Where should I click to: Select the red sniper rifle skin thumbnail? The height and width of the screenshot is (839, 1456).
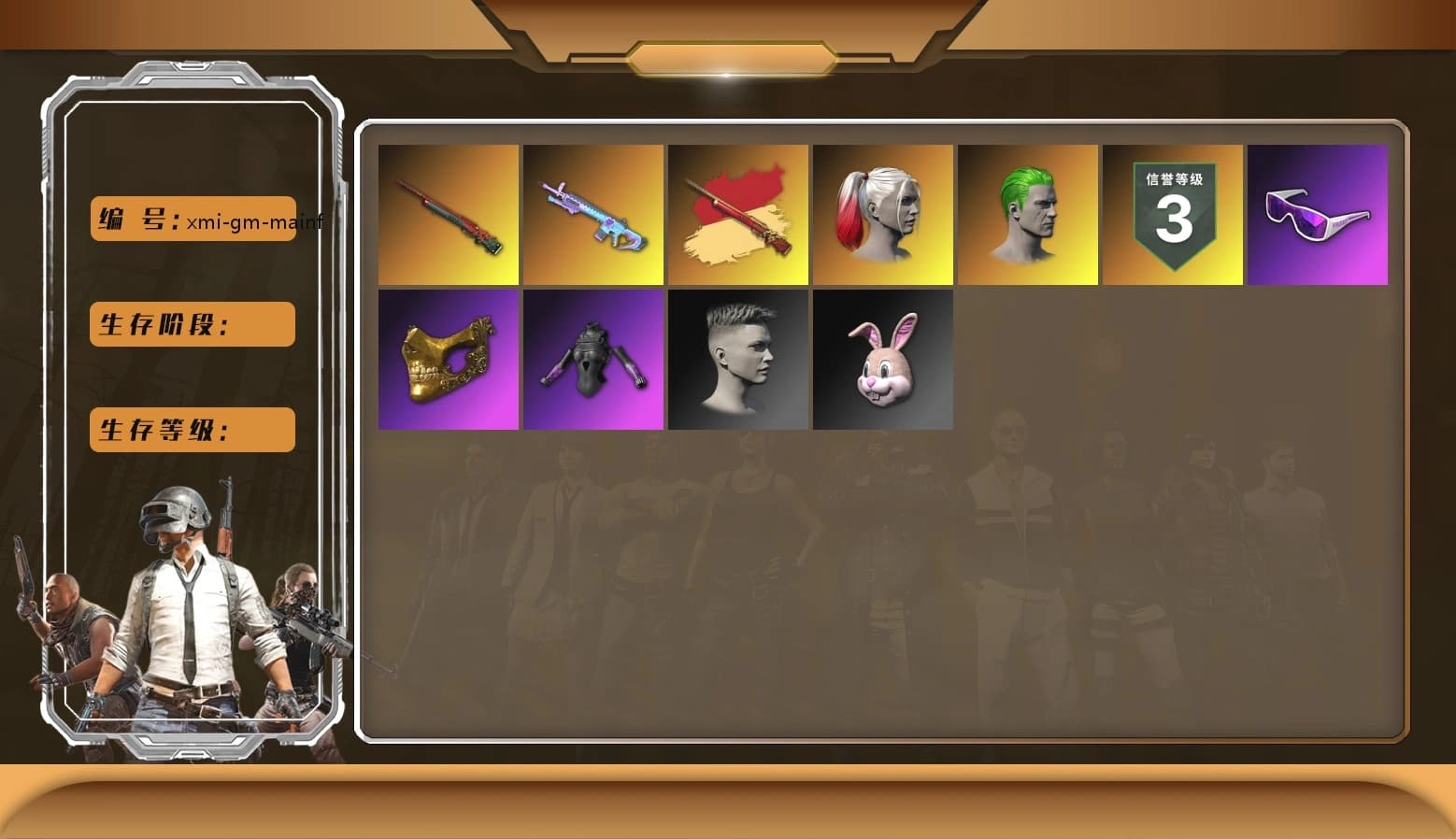(448, 215)
